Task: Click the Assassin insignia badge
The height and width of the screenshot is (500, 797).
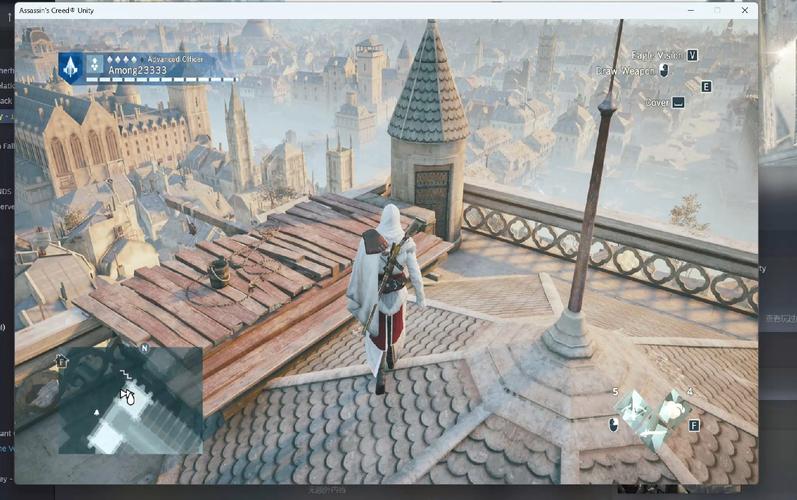Action: (x=70, y=67)
